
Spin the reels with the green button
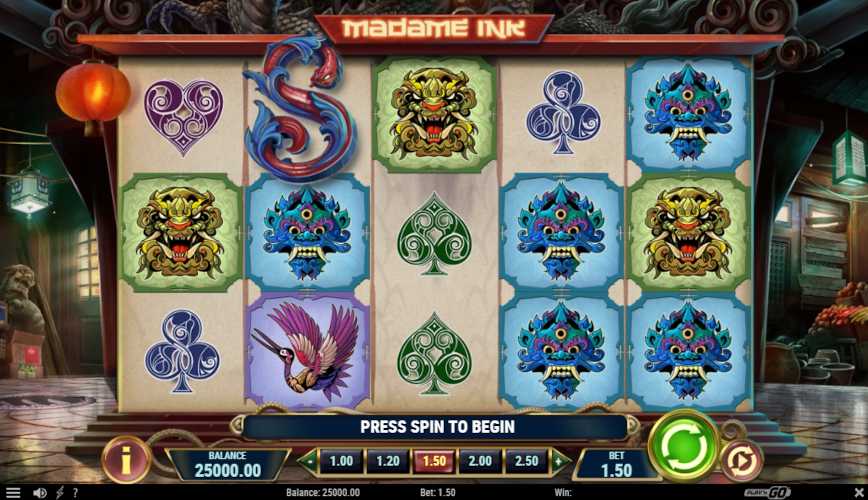click(x=684, y=446)
